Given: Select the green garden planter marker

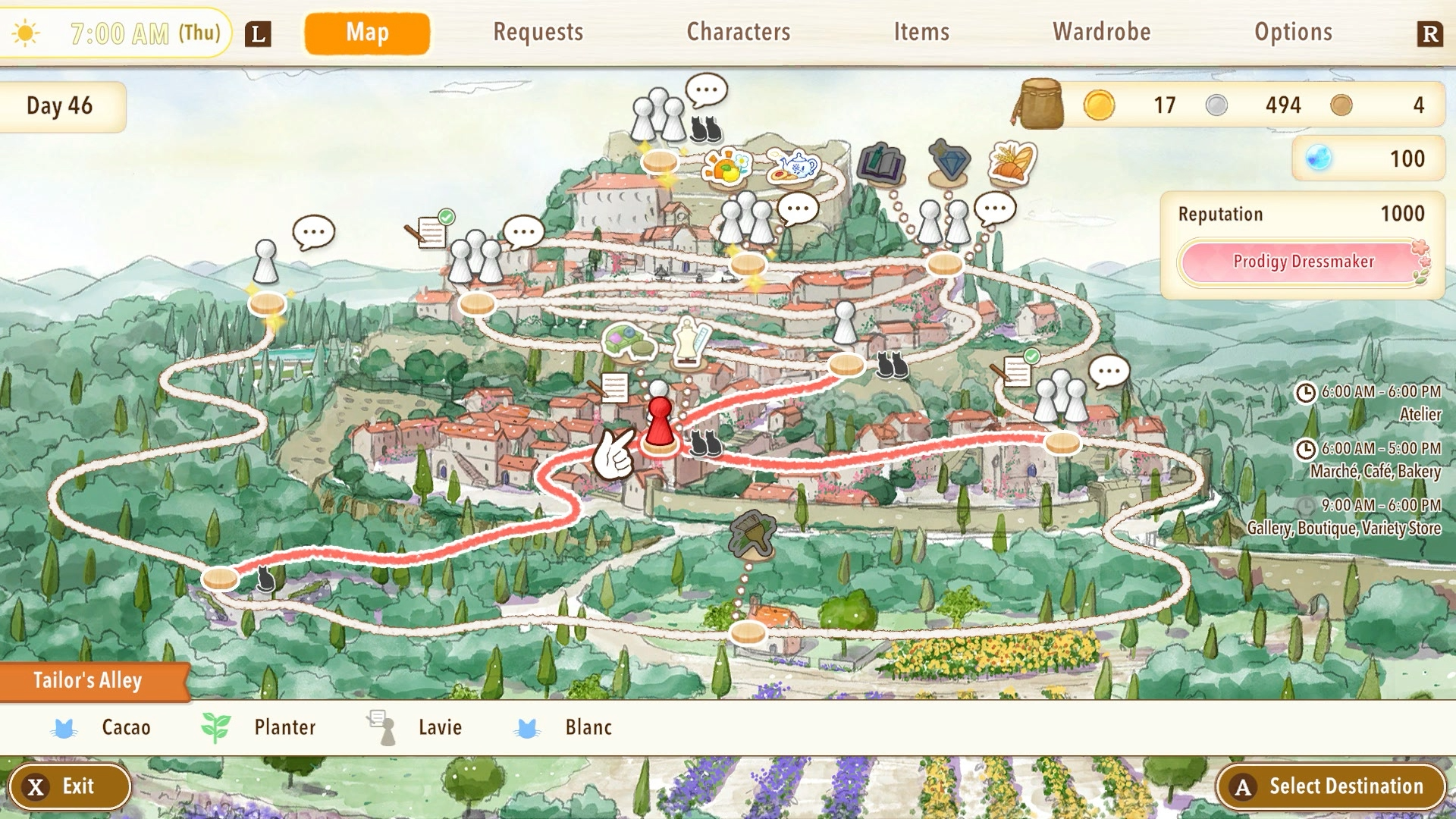Looking at the screenshot, I should pos(629,340).
